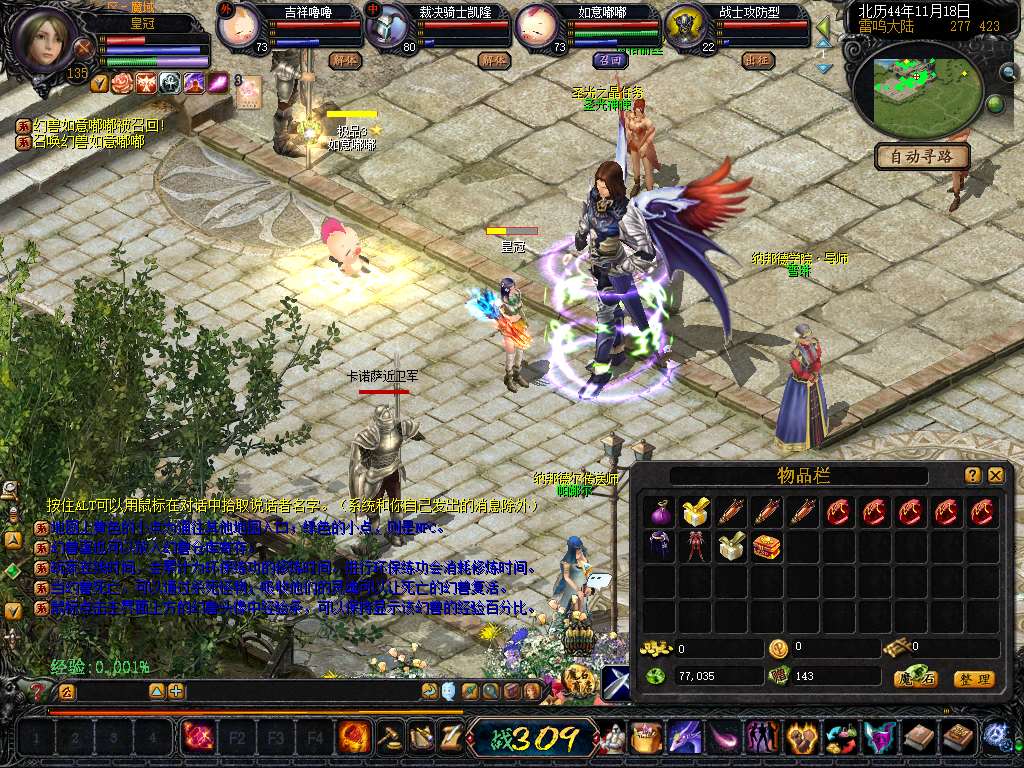Open the minimap
Screen dimensions: 1024x768
[916, 87]
